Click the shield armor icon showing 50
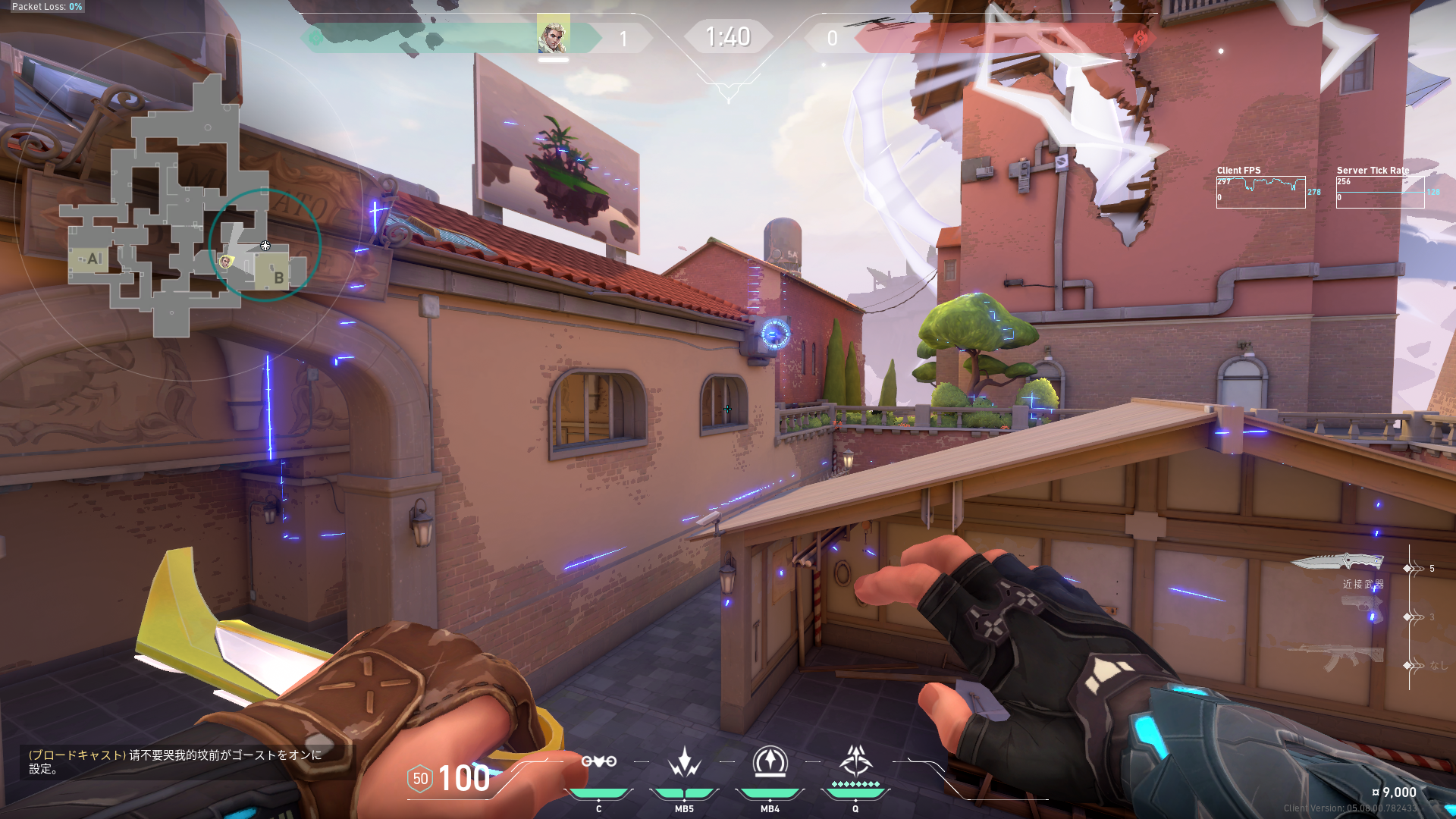 tap(420, 779)
